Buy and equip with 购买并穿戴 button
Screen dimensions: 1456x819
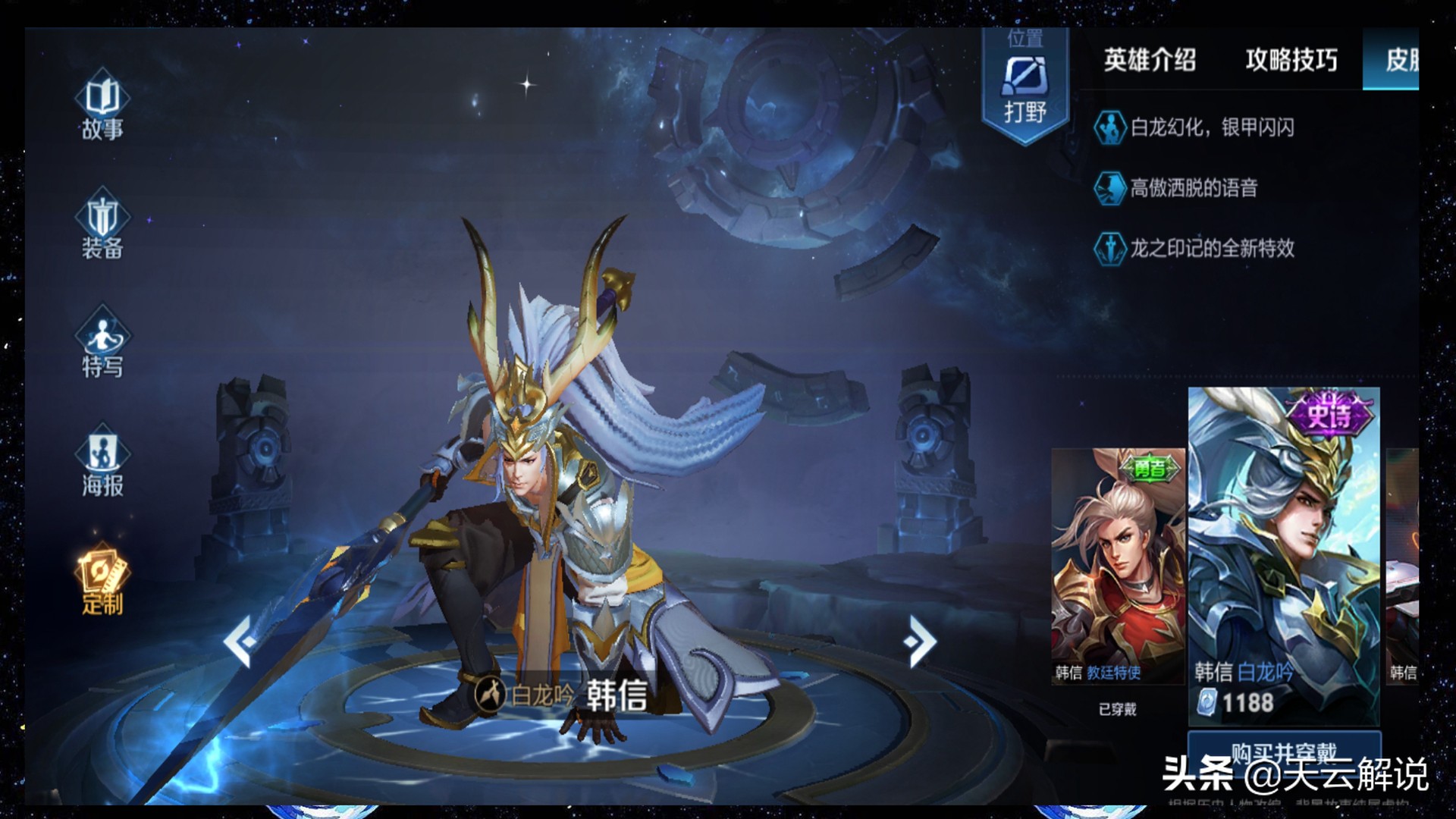1283,752
